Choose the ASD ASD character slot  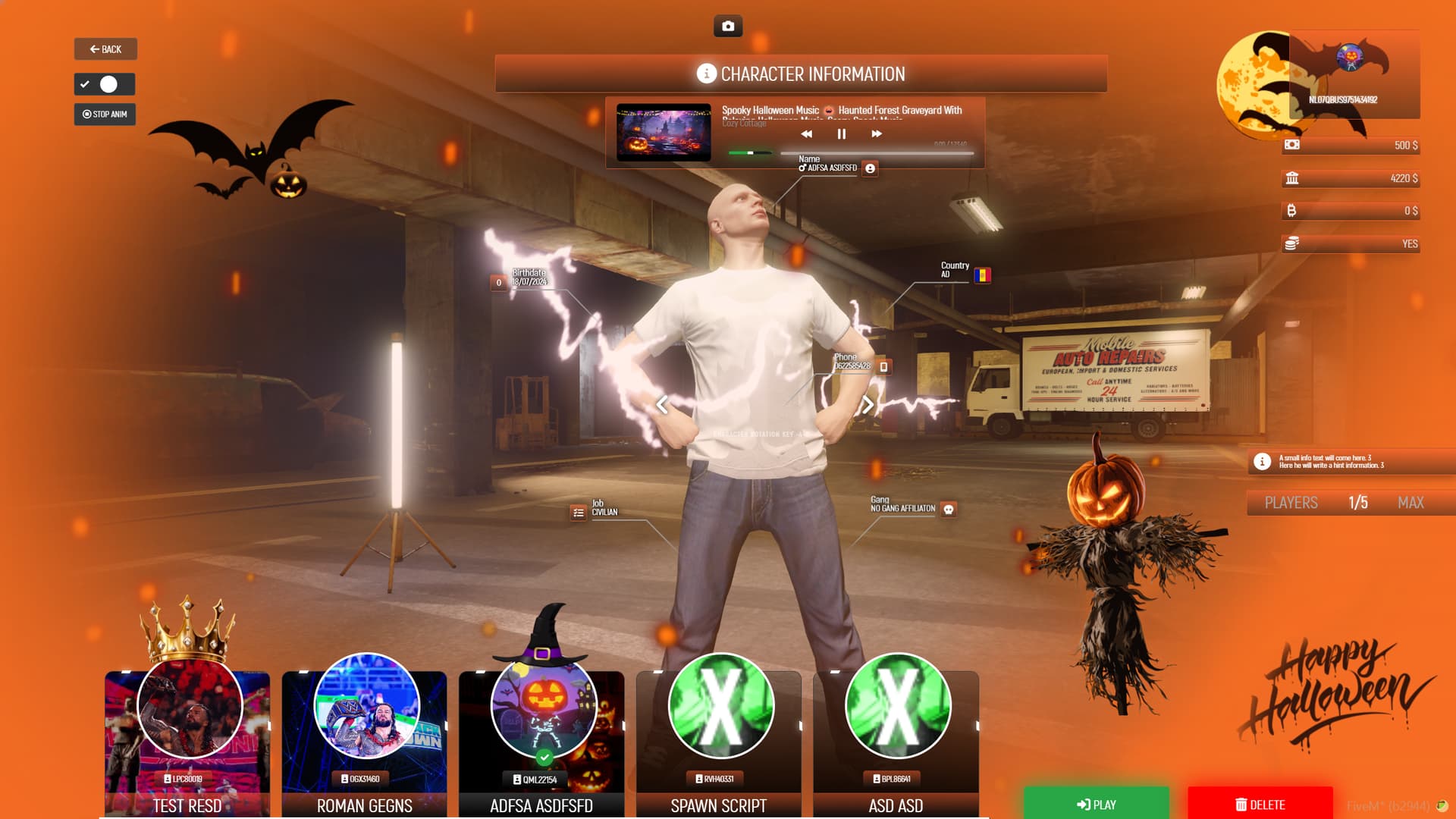point(896,743)
